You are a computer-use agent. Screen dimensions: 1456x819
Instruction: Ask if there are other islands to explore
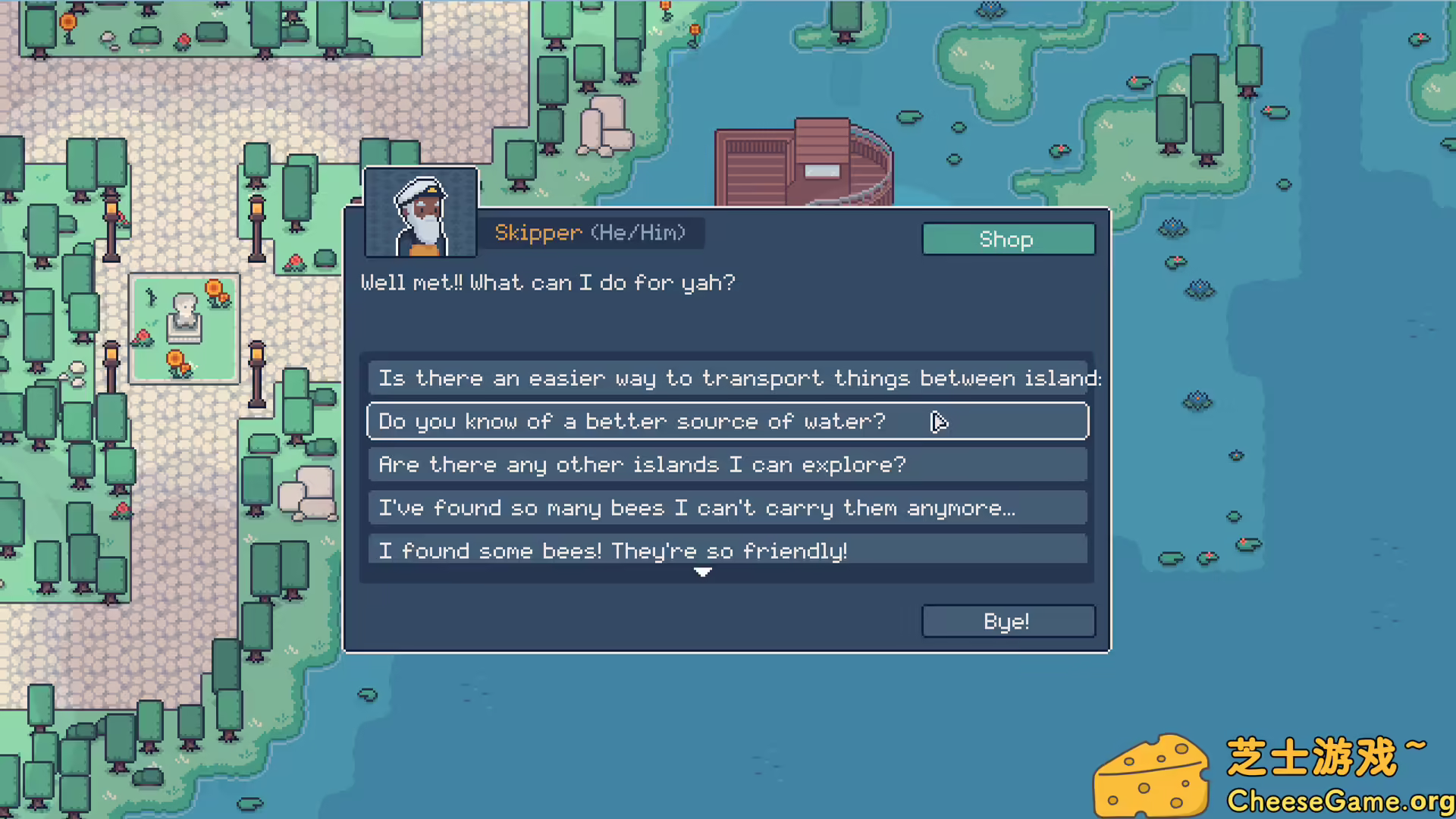point(727,464)
